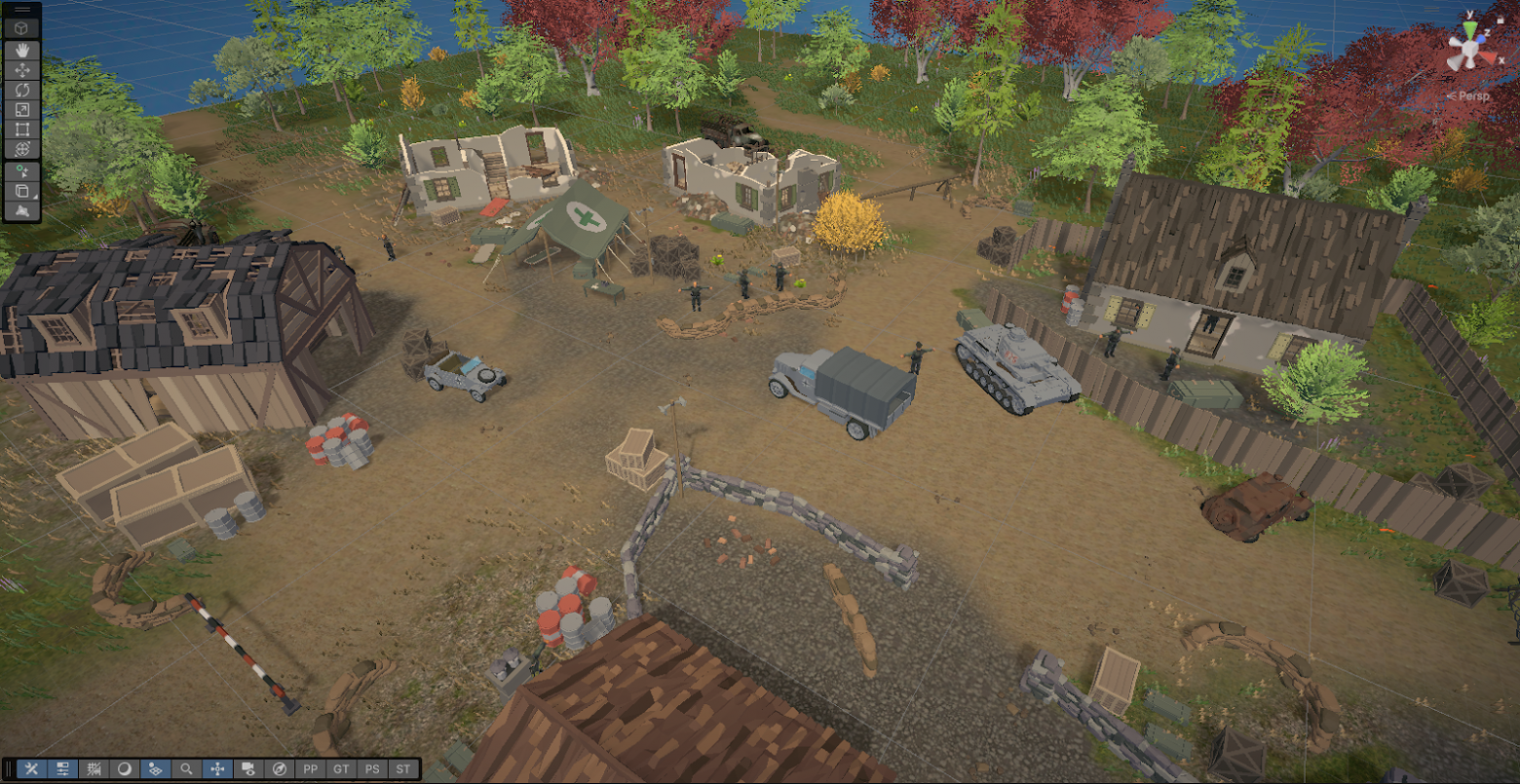The height and width of the screenshot is (784, 1520).
Task: Select the combined transform tool
Action: 22,148
